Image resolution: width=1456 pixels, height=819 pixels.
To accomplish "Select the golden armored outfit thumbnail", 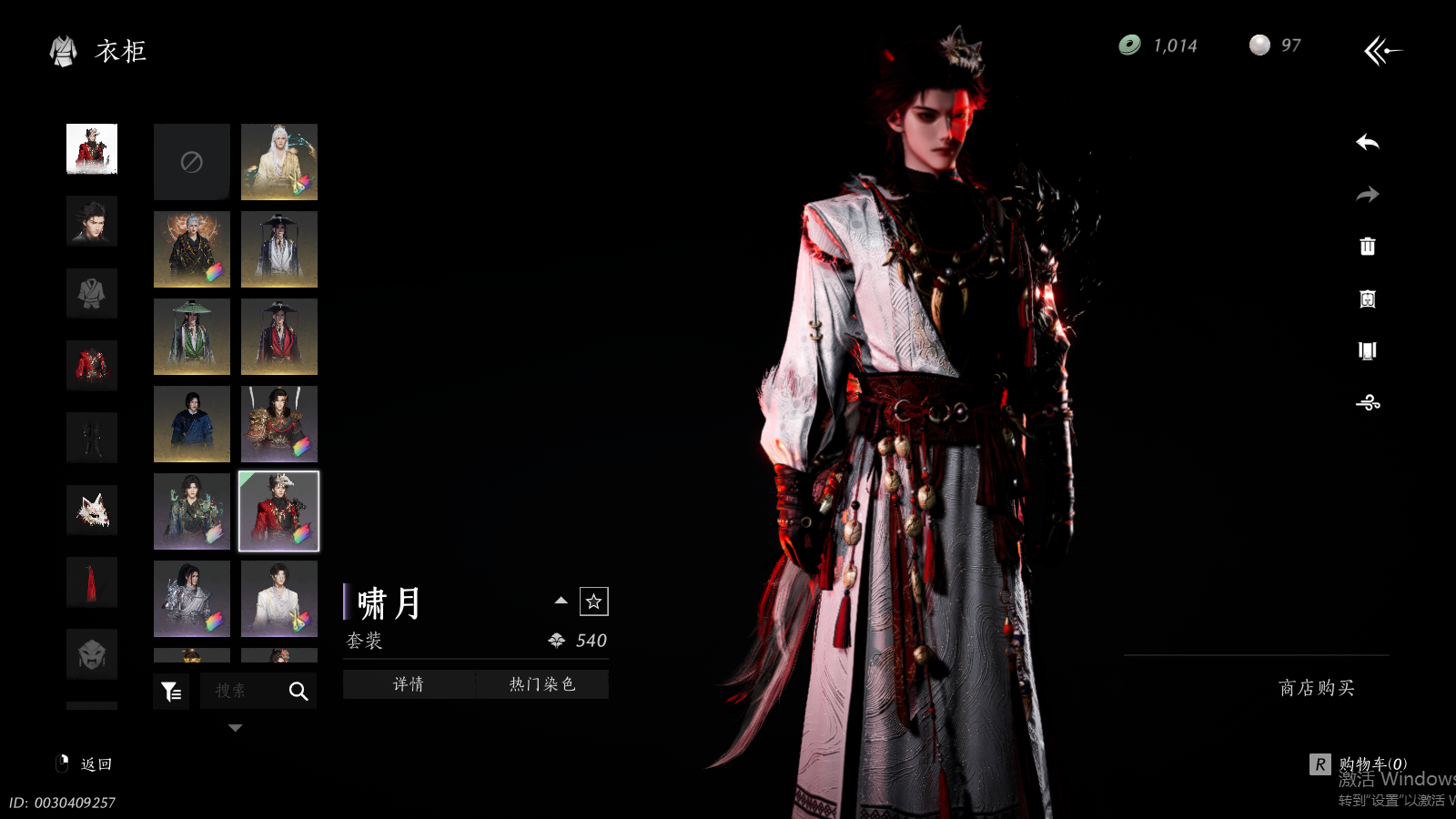I will 279,424.
